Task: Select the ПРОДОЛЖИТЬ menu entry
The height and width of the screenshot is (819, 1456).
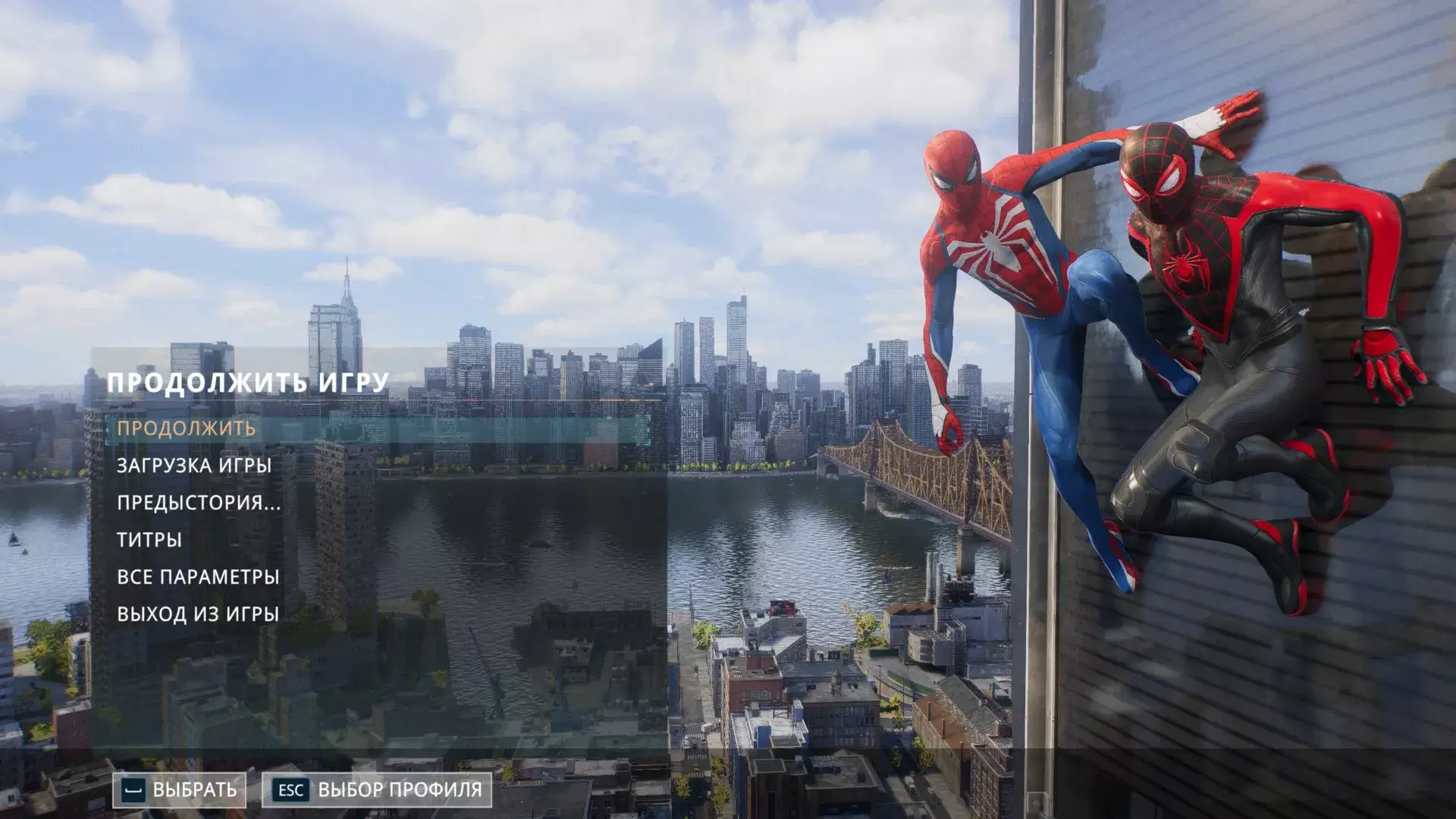Action: pyautogui.click(x=187, y=428)
